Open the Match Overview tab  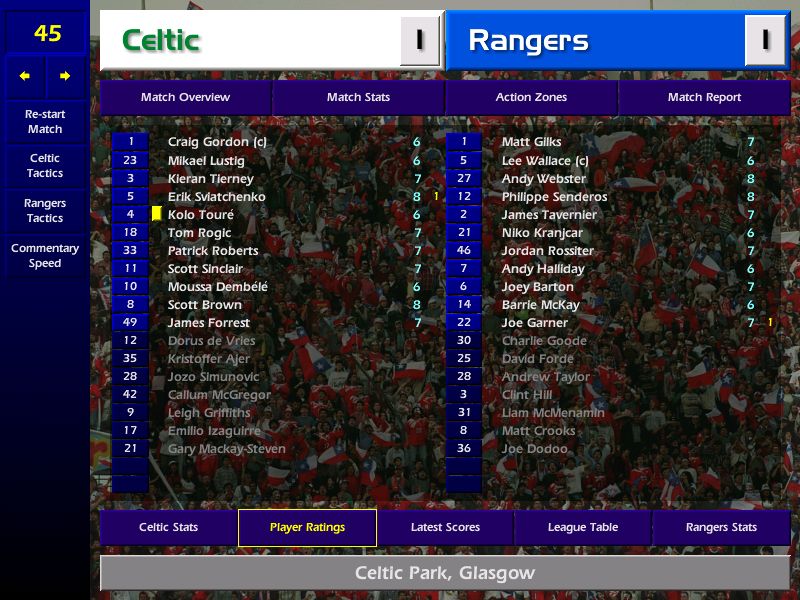[x=185, y=97]
